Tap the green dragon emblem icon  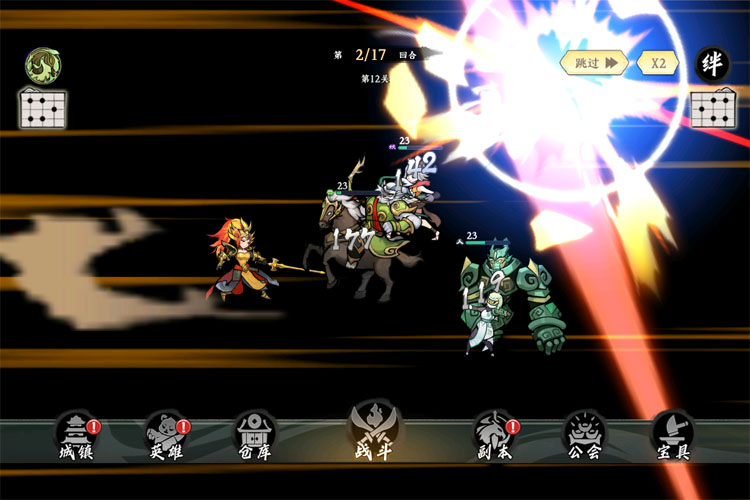42,65
